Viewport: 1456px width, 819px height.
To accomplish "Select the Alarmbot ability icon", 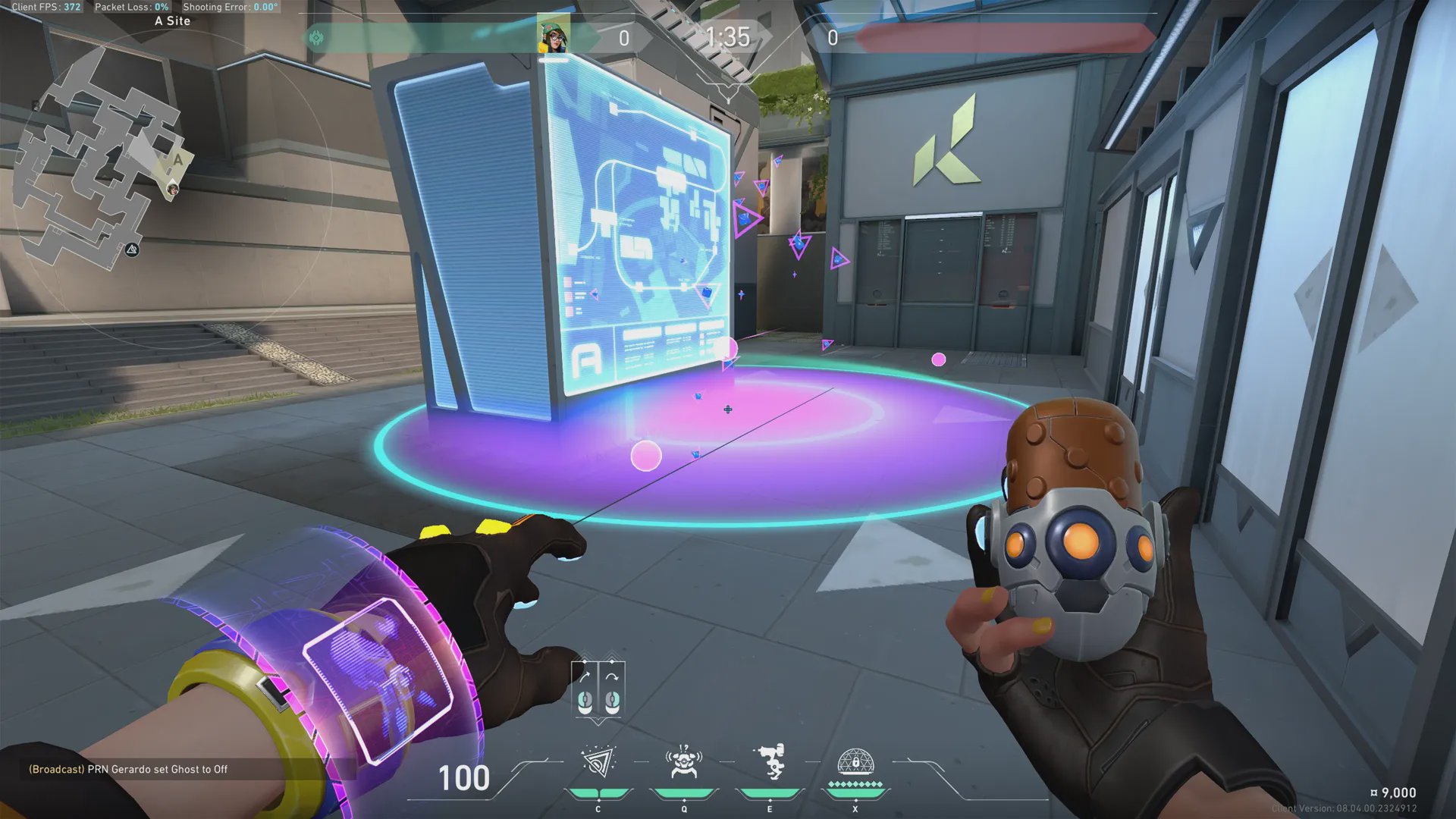I will coord(683,763).
